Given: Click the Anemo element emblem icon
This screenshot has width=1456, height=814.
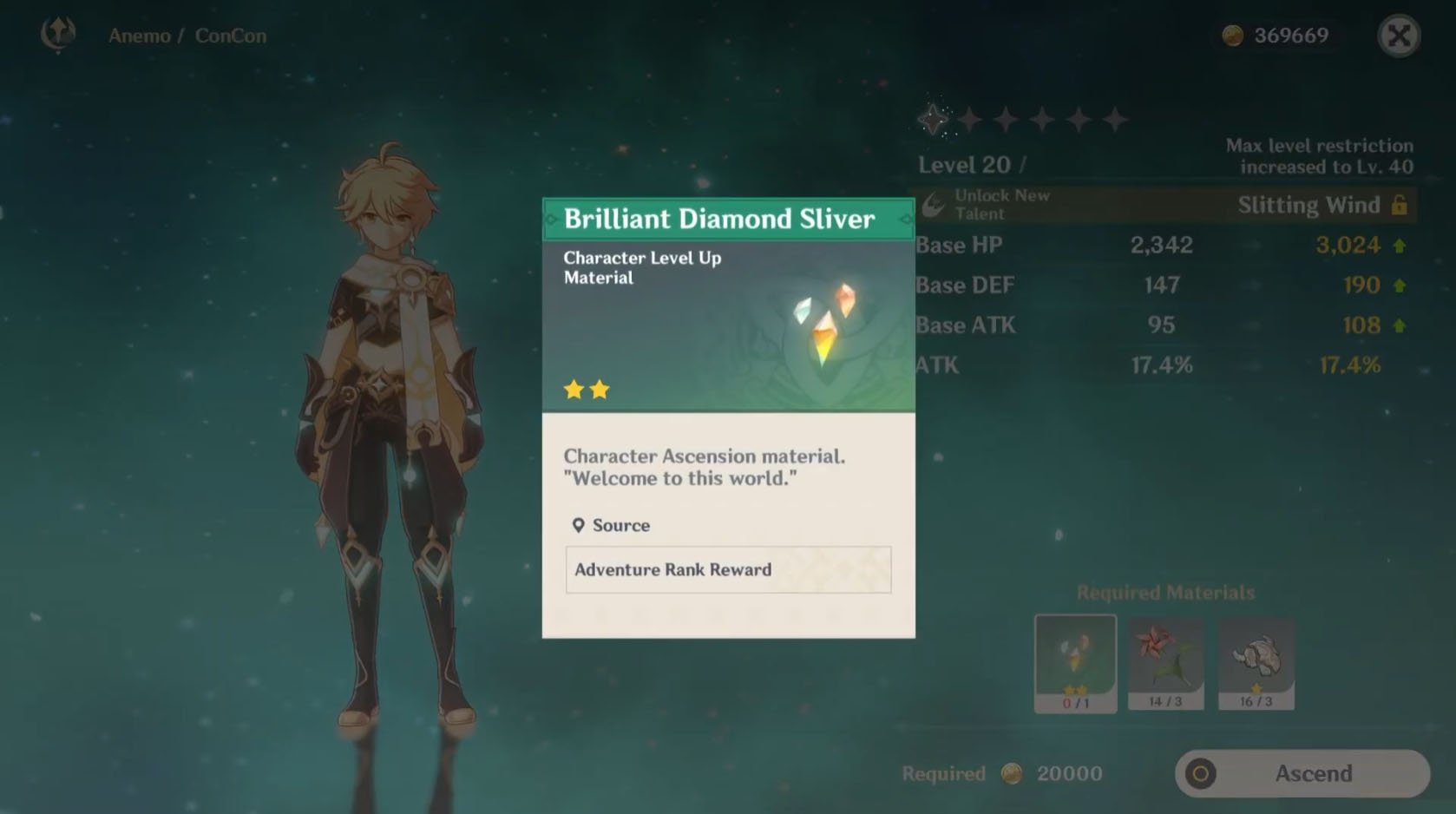Looking at the screenshot, I should coord(58,35).
